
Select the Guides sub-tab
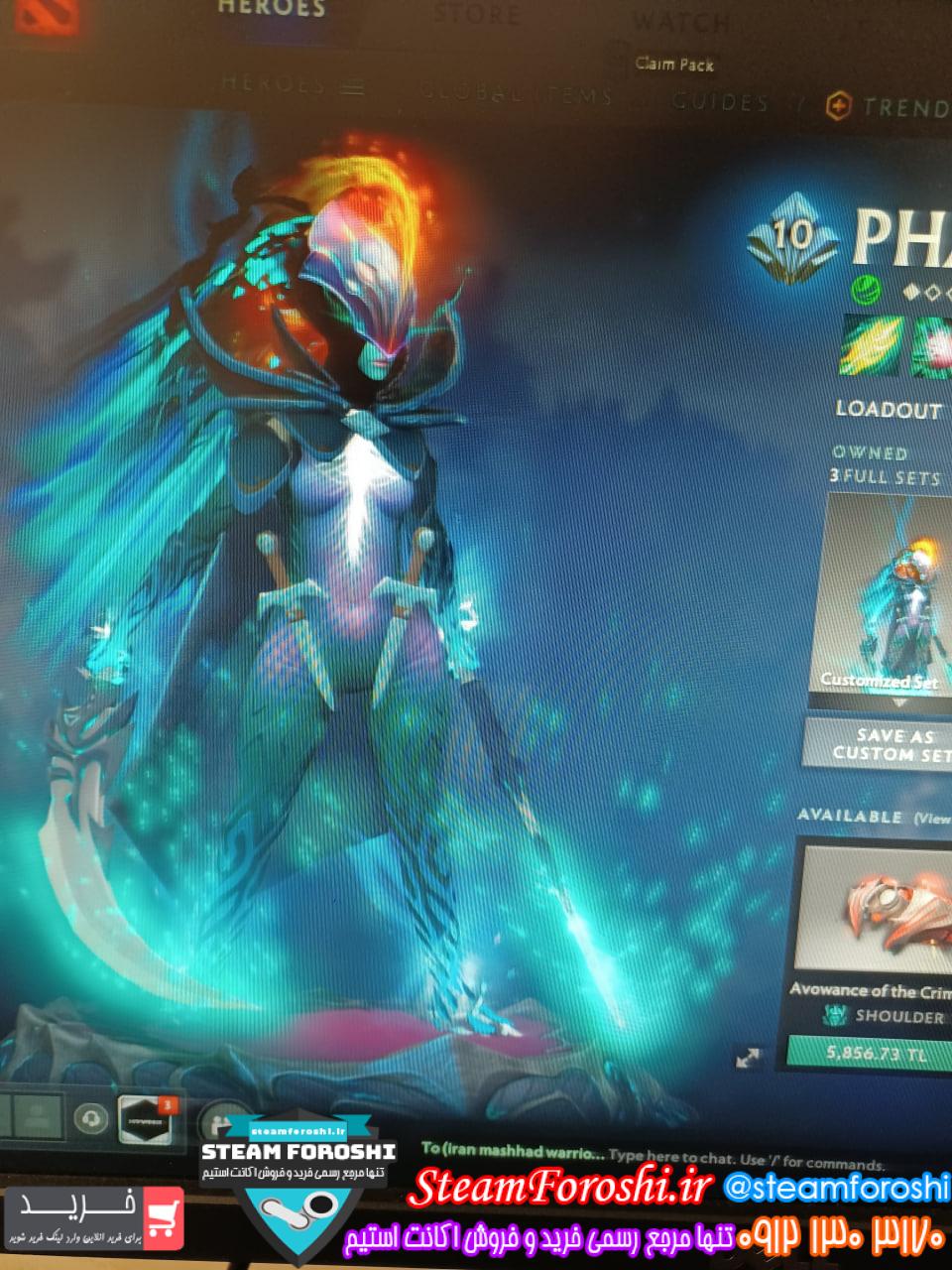(720, 101)
